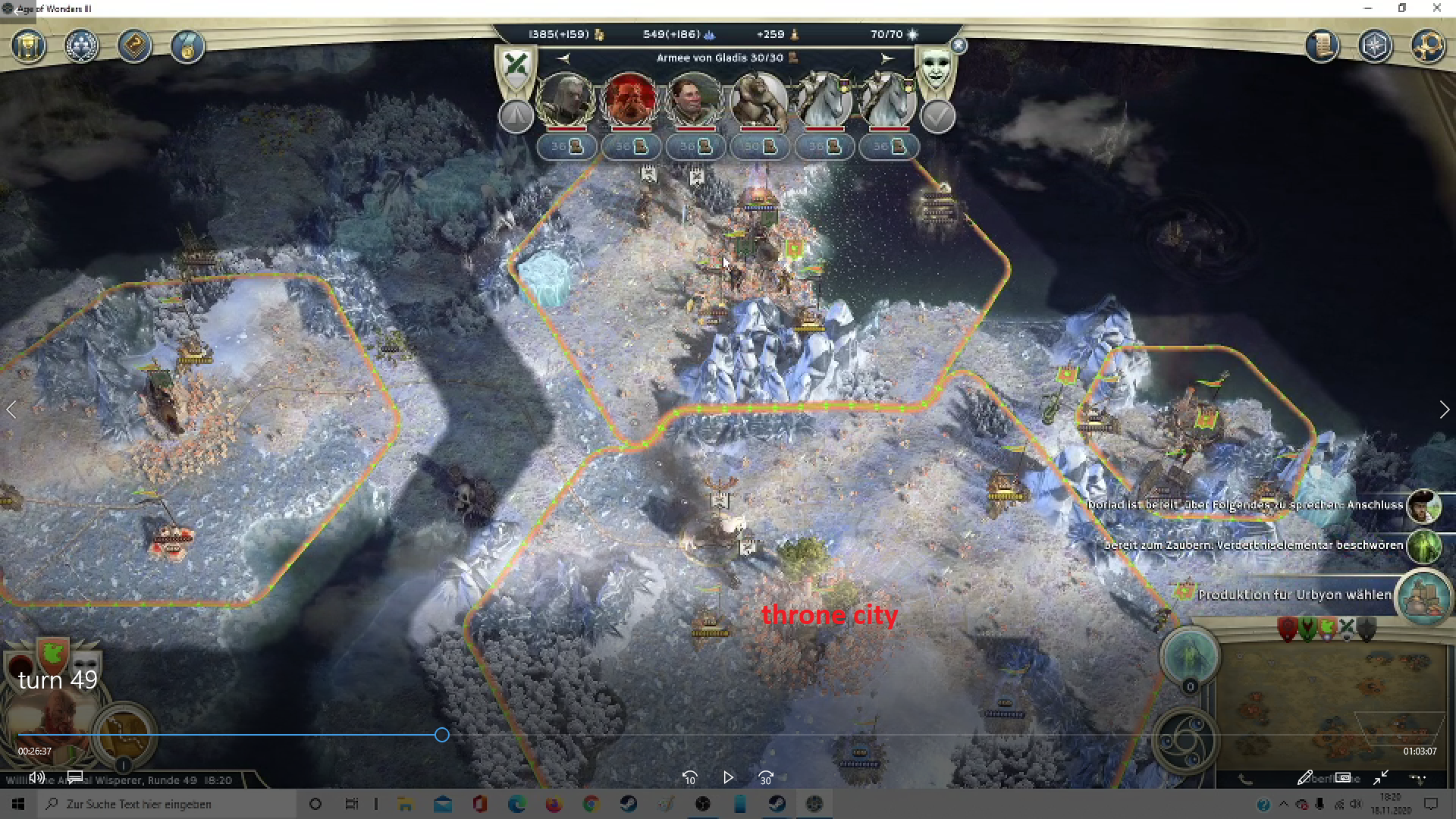Open the quest book question mark icon
The width and height of the screenshot is (1456, 819).
[x=134, y=46]
